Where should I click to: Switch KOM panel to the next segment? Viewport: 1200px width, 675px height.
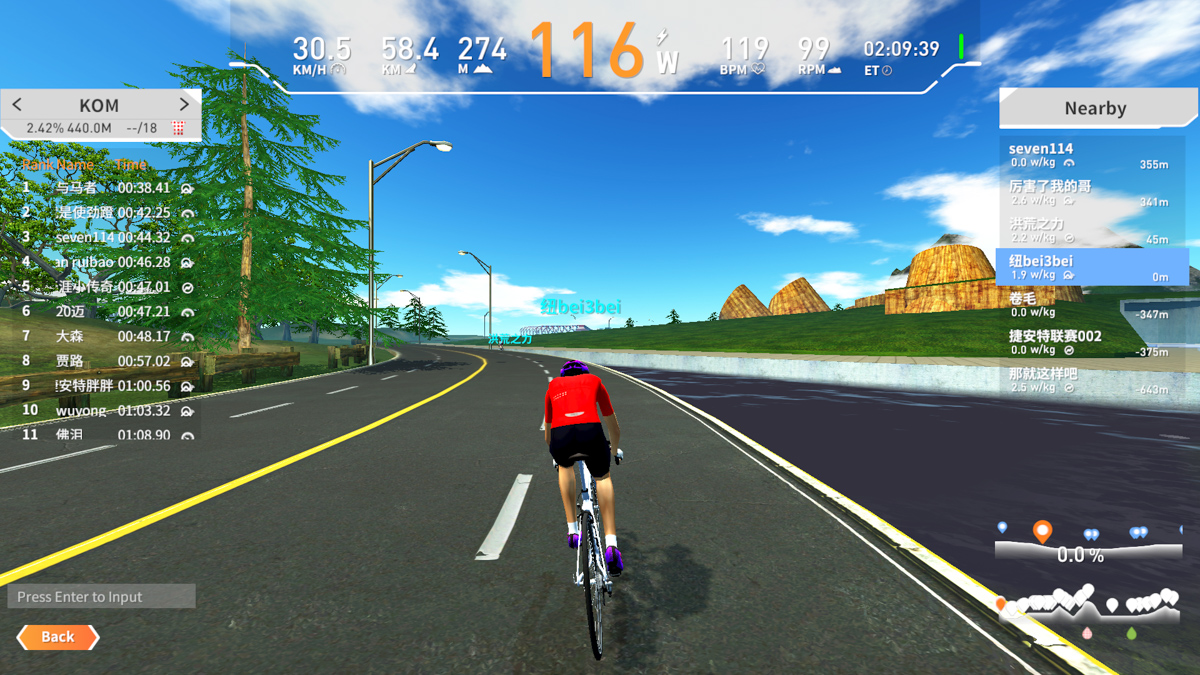click(x=184, y=105)
